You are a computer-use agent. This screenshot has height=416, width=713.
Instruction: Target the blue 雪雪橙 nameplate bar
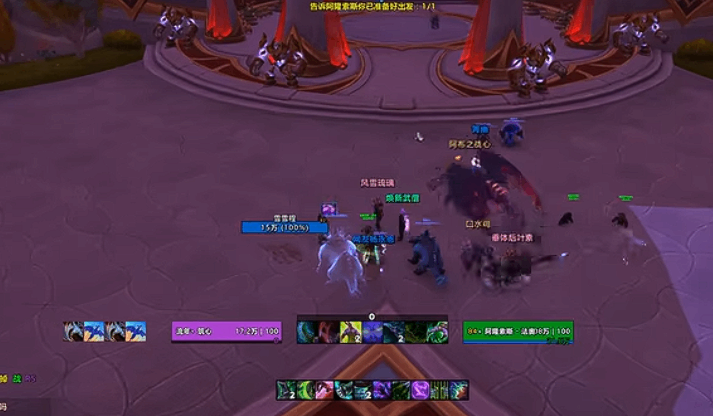284,228
